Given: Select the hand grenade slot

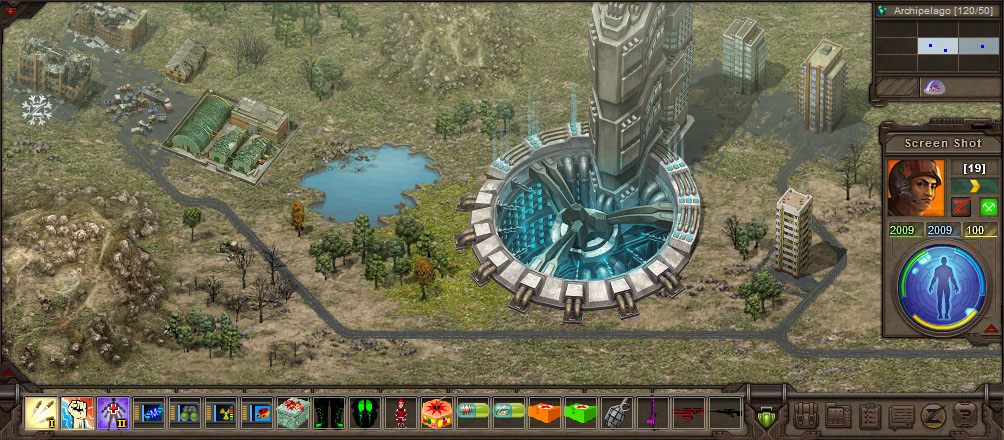Looking at the screenshot, I should pyautogui.click(x=616, y=412).
